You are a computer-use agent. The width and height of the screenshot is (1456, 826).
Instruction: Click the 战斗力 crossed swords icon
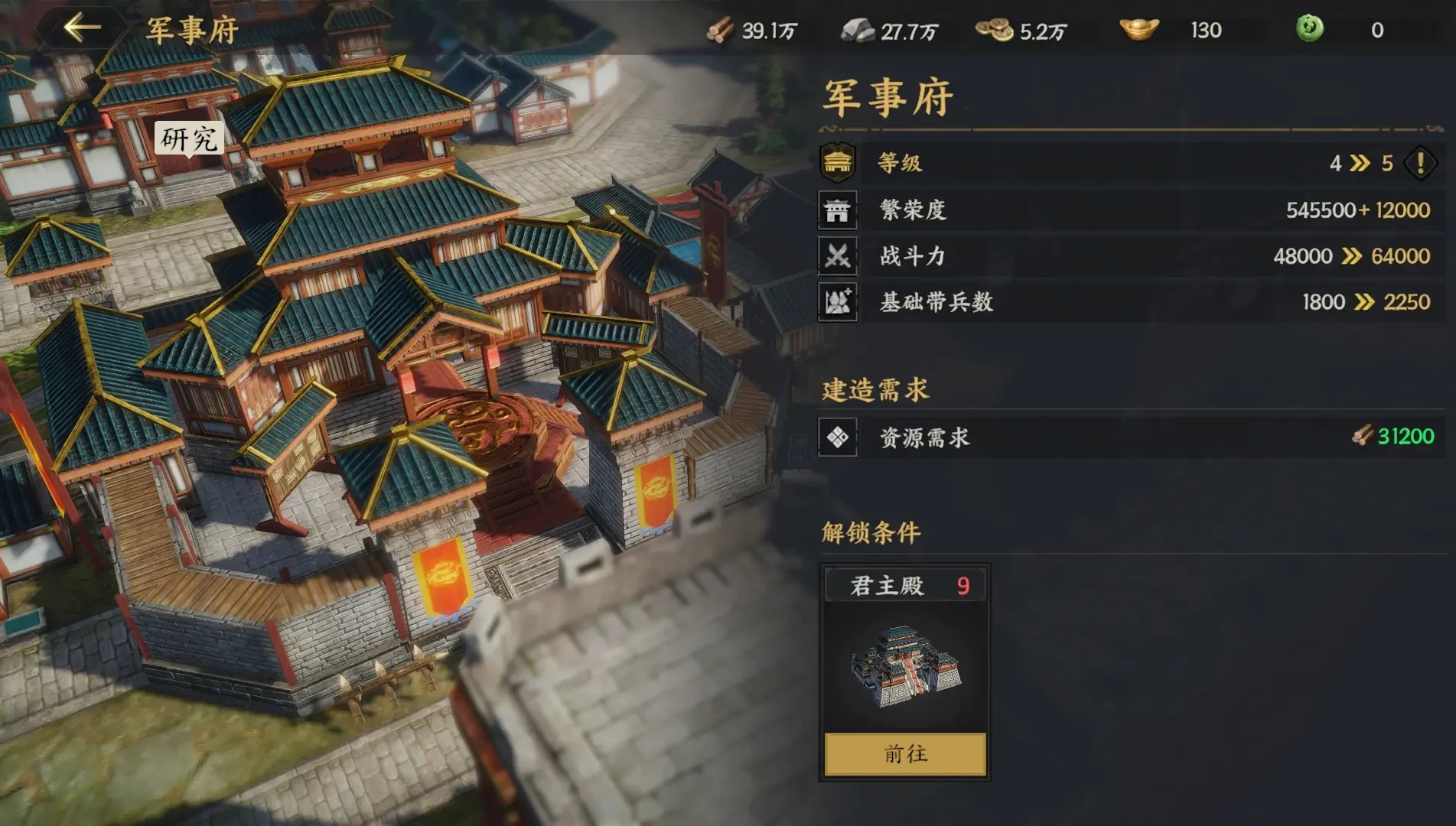[838, 256]
